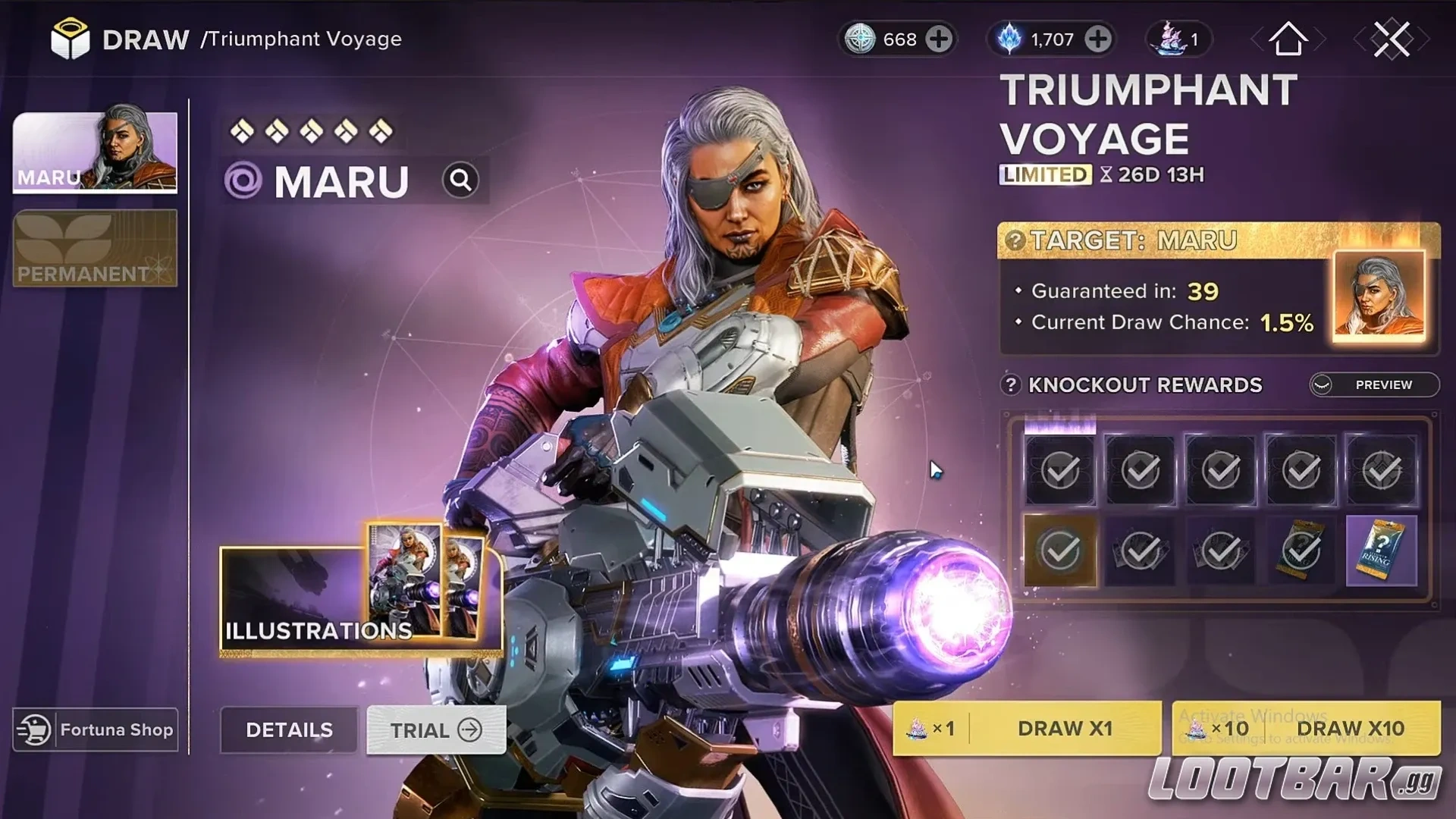Click the plus to buy more crystals
Screen dimensions: 1456x819
tap(1097, 39)
